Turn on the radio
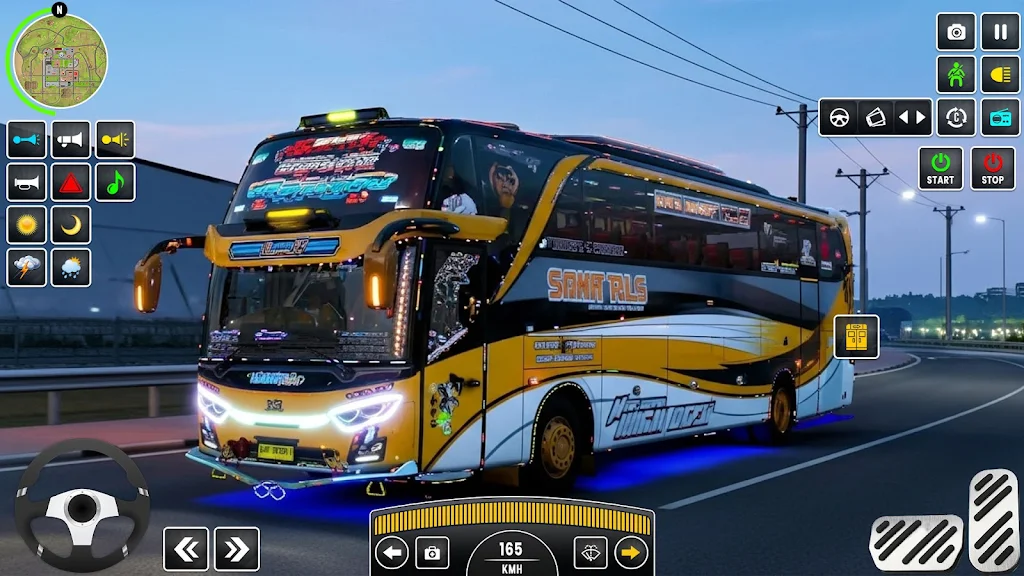Screen dimensions: 1024x576 tap(1000, 117)
